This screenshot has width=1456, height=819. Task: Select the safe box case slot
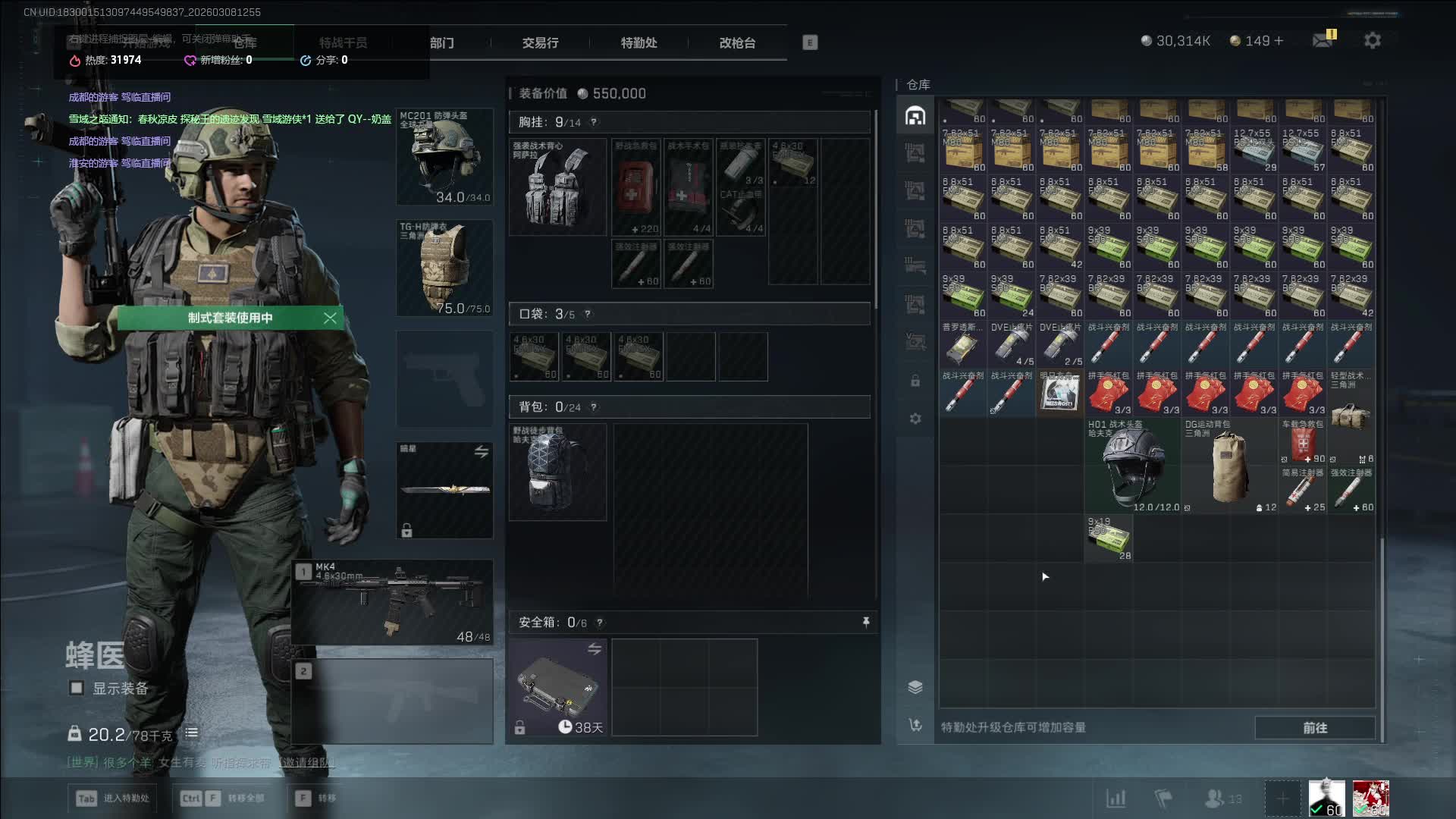(557, 687)
